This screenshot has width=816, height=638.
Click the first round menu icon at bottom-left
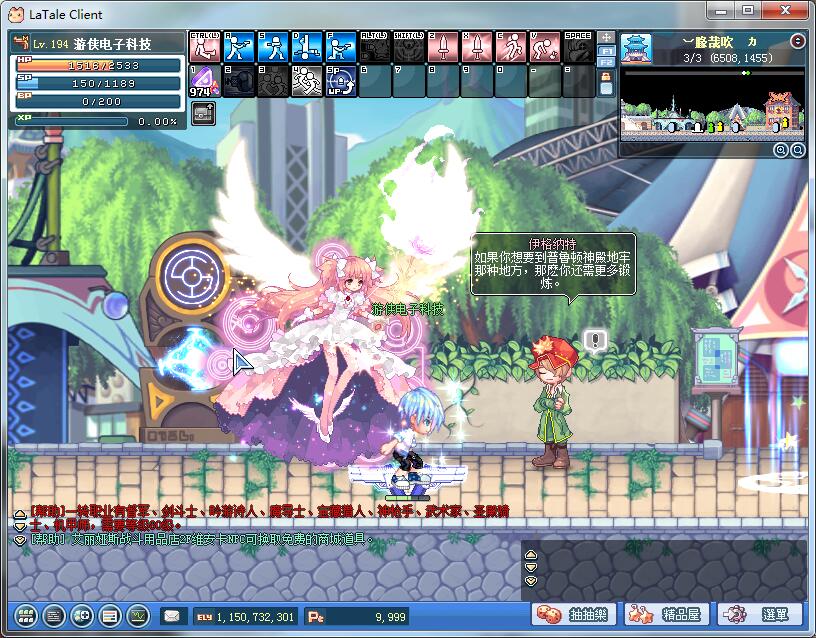pyautogui.click(x=26, y=616)
